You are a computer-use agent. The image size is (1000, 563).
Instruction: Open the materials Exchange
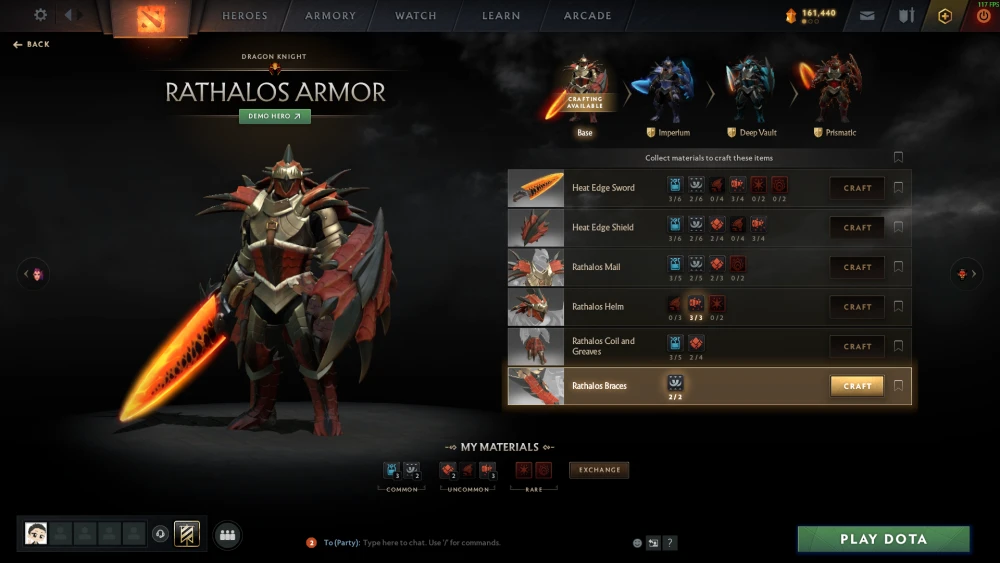coord(599,470)
